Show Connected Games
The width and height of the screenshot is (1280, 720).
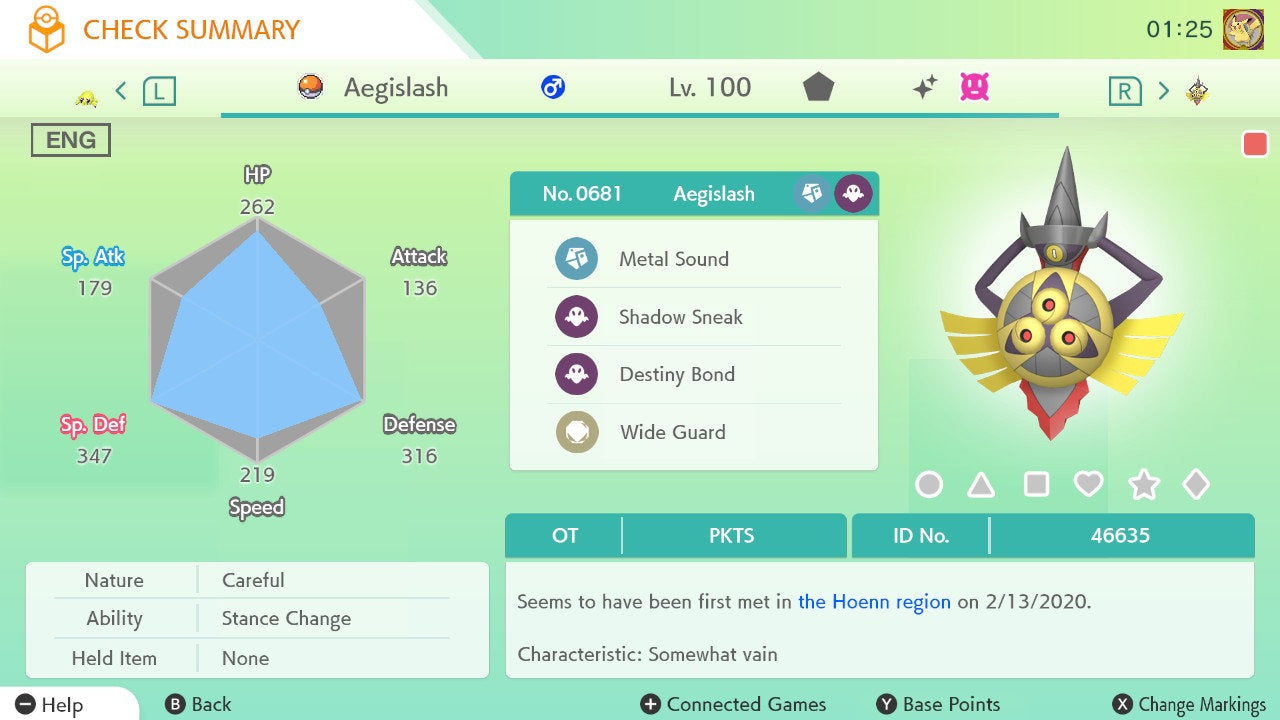point(733,705)
